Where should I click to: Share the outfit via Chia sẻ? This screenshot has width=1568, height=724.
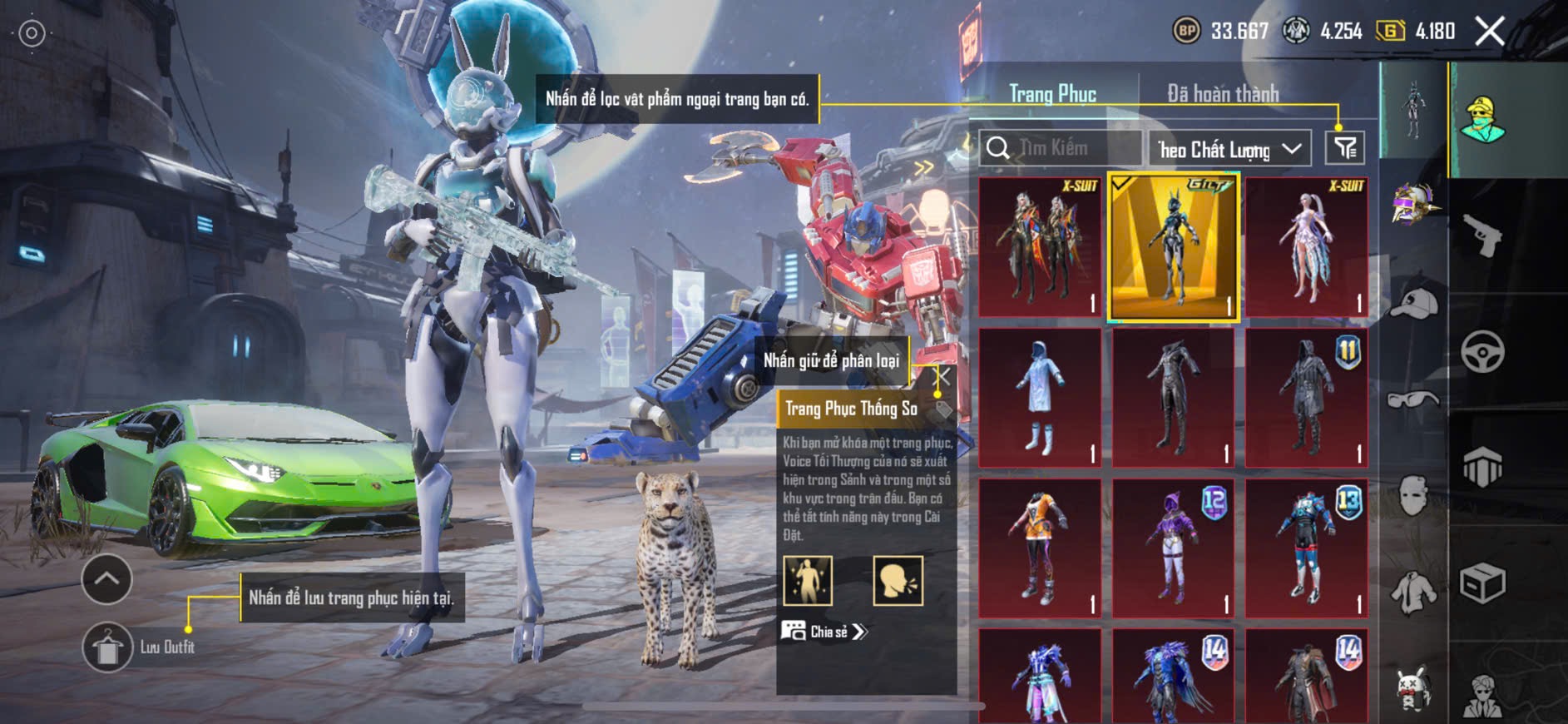(x=824, y=632)
